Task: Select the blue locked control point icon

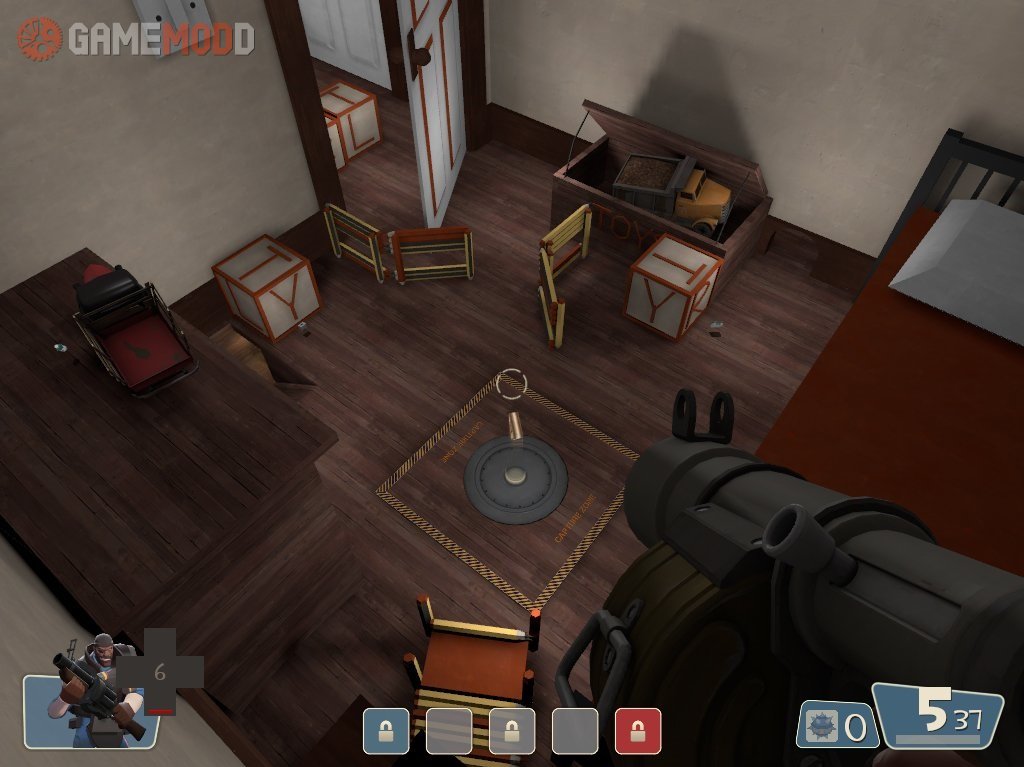Action: point(386,731)
